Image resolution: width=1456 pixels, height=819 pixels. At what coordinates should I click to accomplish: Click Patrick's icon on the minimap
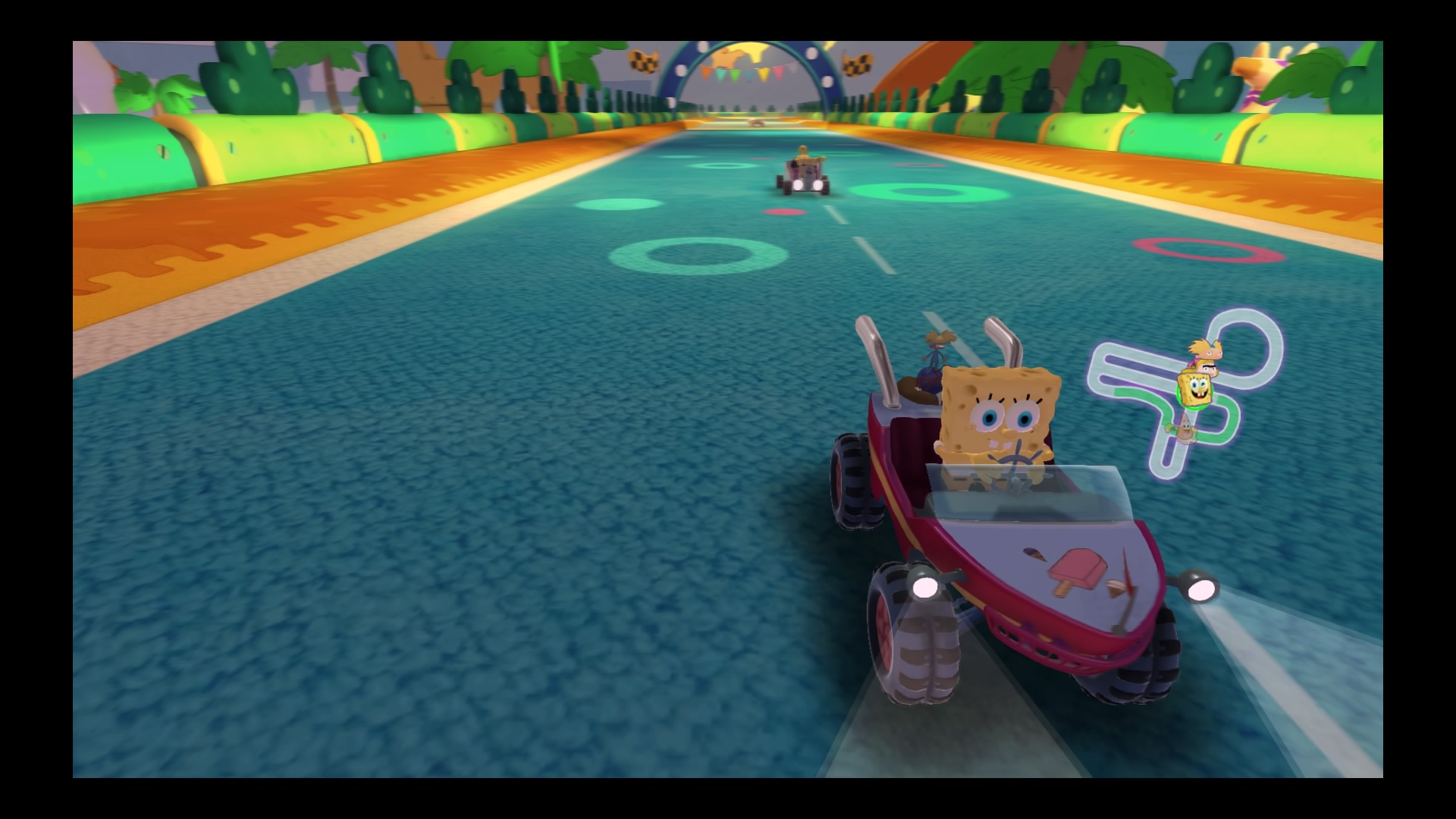1184,429
